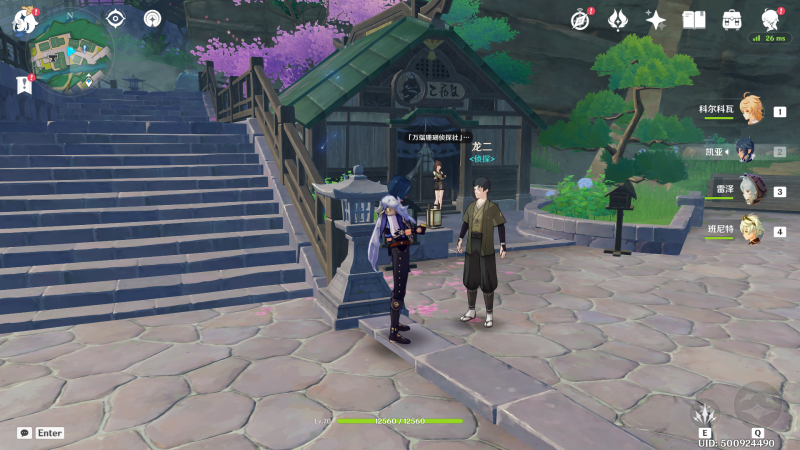Trigger the elemental burst icon
The width and height of the screenshot is (800, 450).
pos(758,405)
